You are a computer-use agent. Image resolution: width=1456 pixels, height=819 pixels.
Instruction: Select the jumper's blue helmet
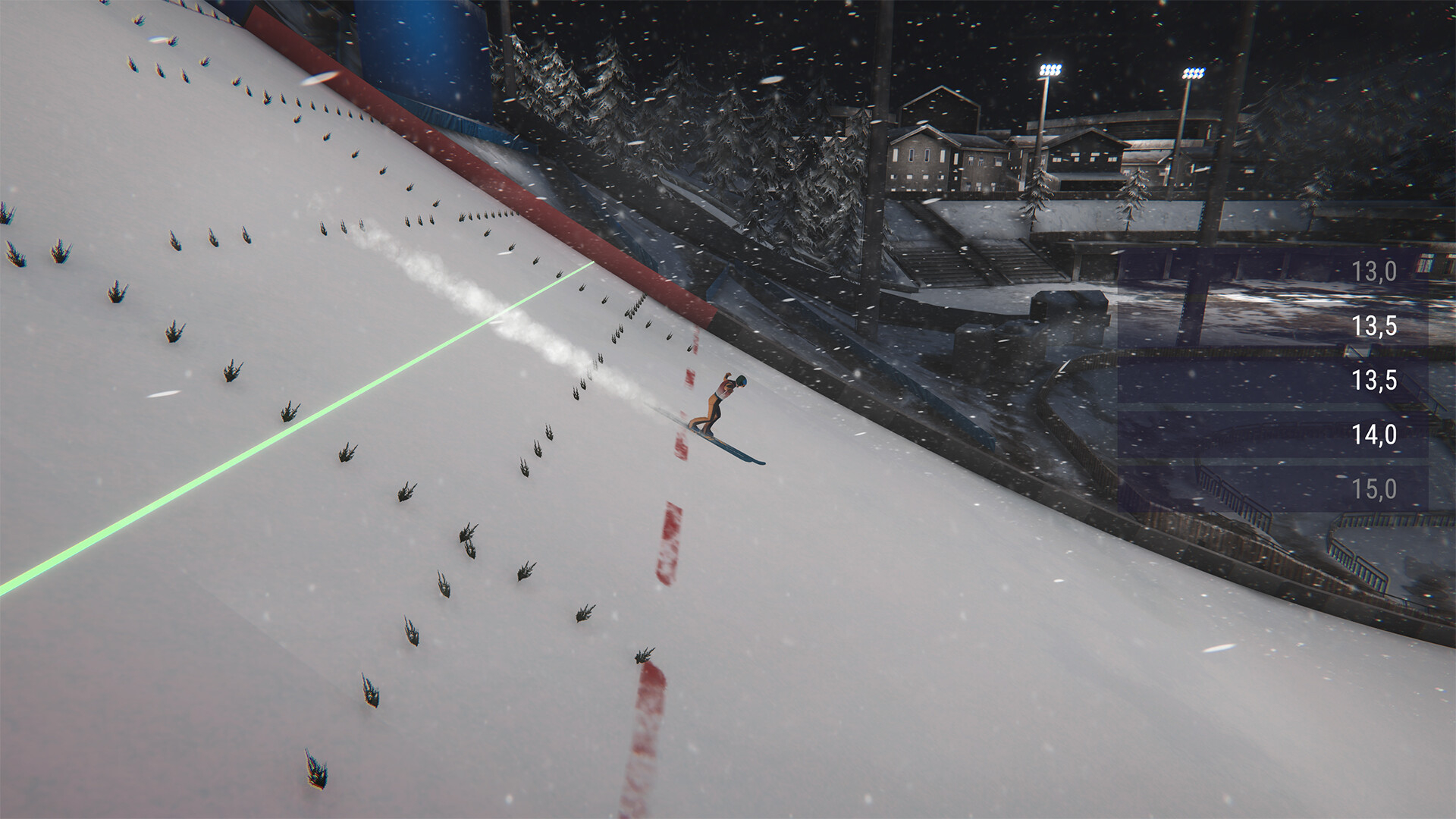click(x=741, y=381)
